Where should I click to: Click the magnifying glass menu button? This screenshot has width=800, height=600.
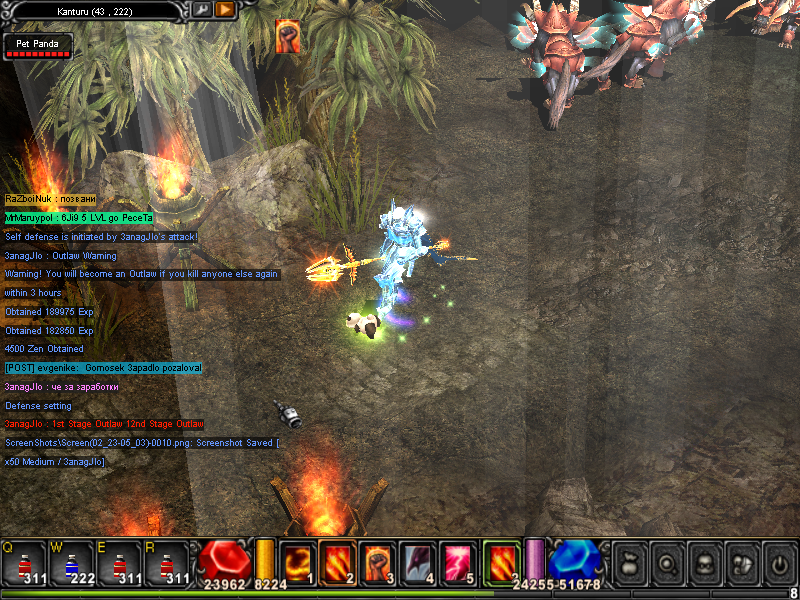point(665,561)
